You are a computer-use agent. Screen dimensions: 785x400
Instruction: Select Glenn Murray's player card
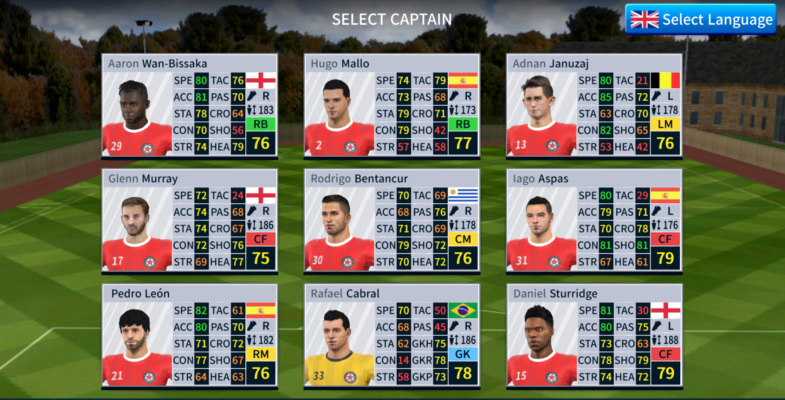(189, 221)
